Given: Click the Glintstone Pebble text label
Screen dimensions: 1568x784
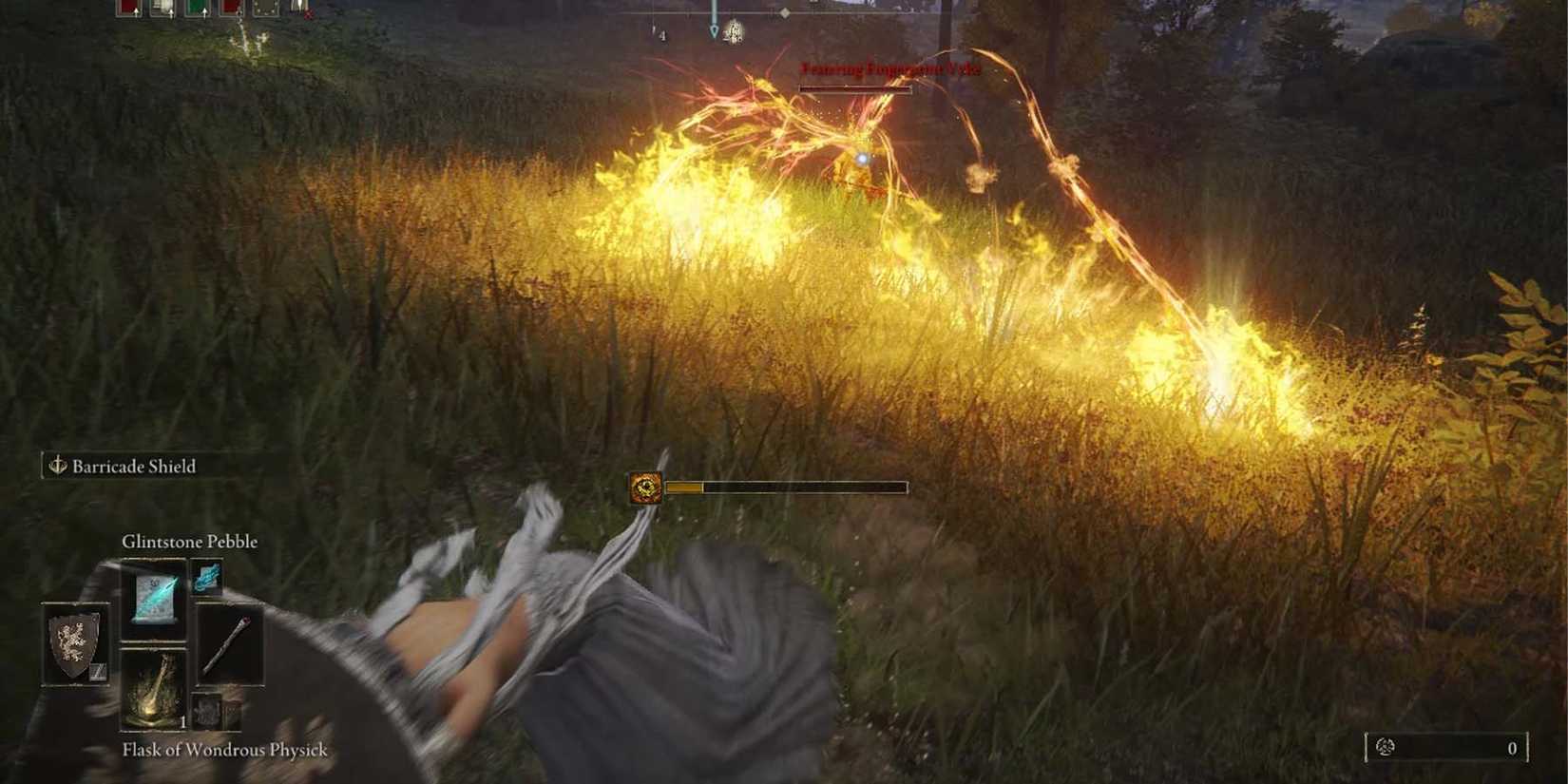Looking at the screenshot, I should coord(188,541).
